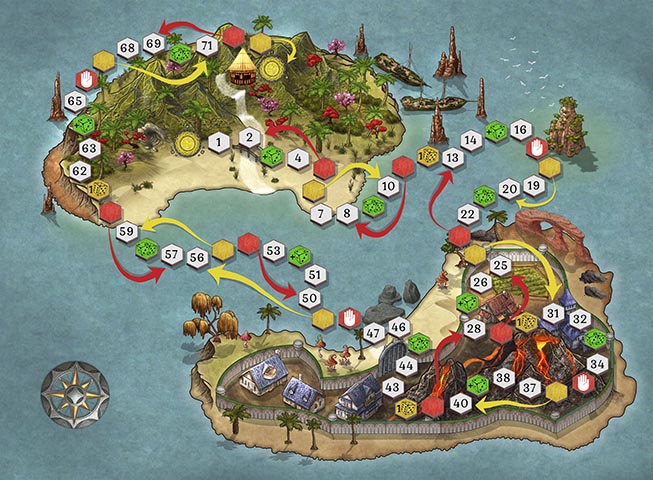Select the tile marked 53
This screenshot has width=653, height=480.
(x=273, y=250)
